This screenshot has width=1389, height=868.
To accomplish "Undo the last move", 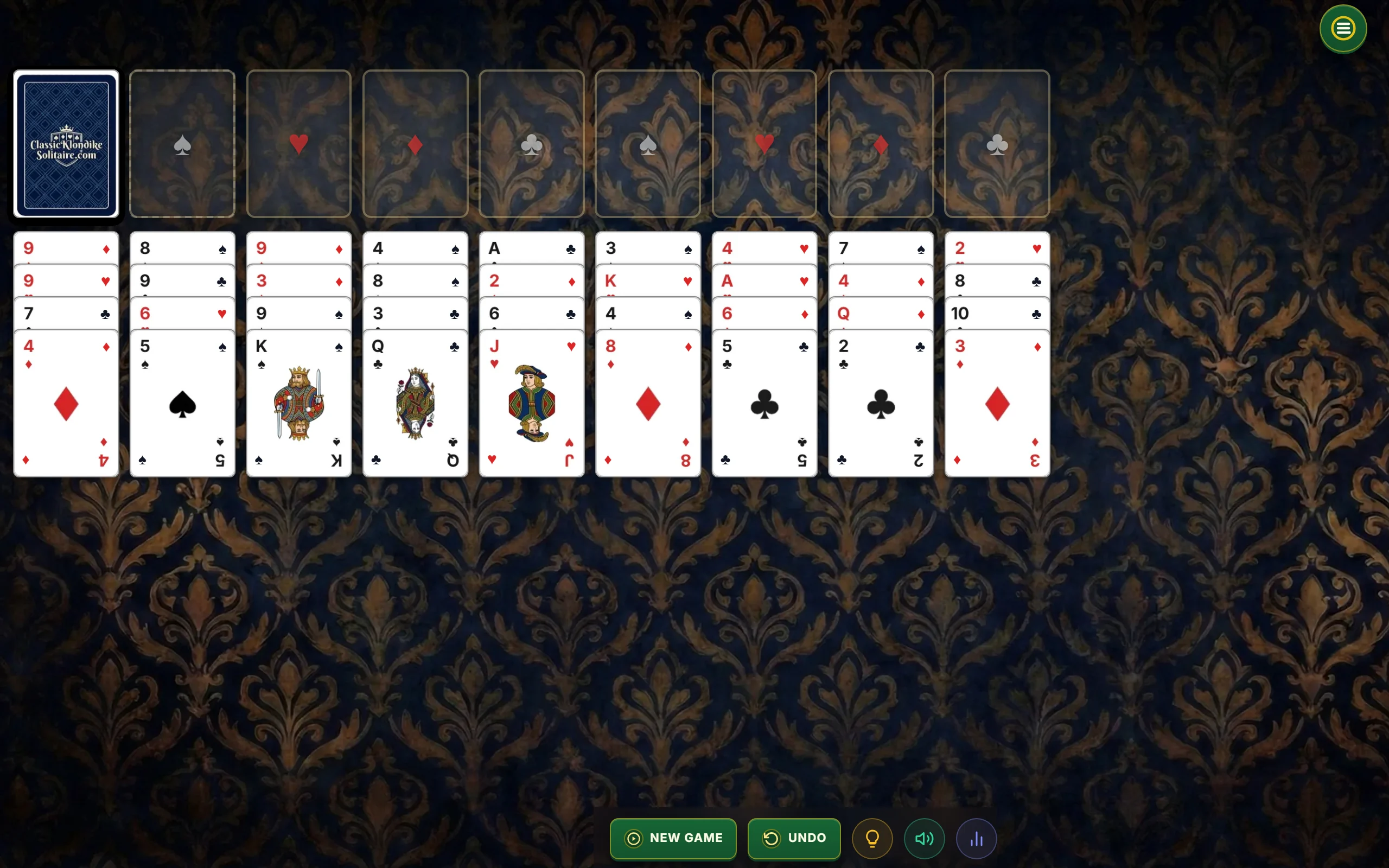I will (794, 838).
